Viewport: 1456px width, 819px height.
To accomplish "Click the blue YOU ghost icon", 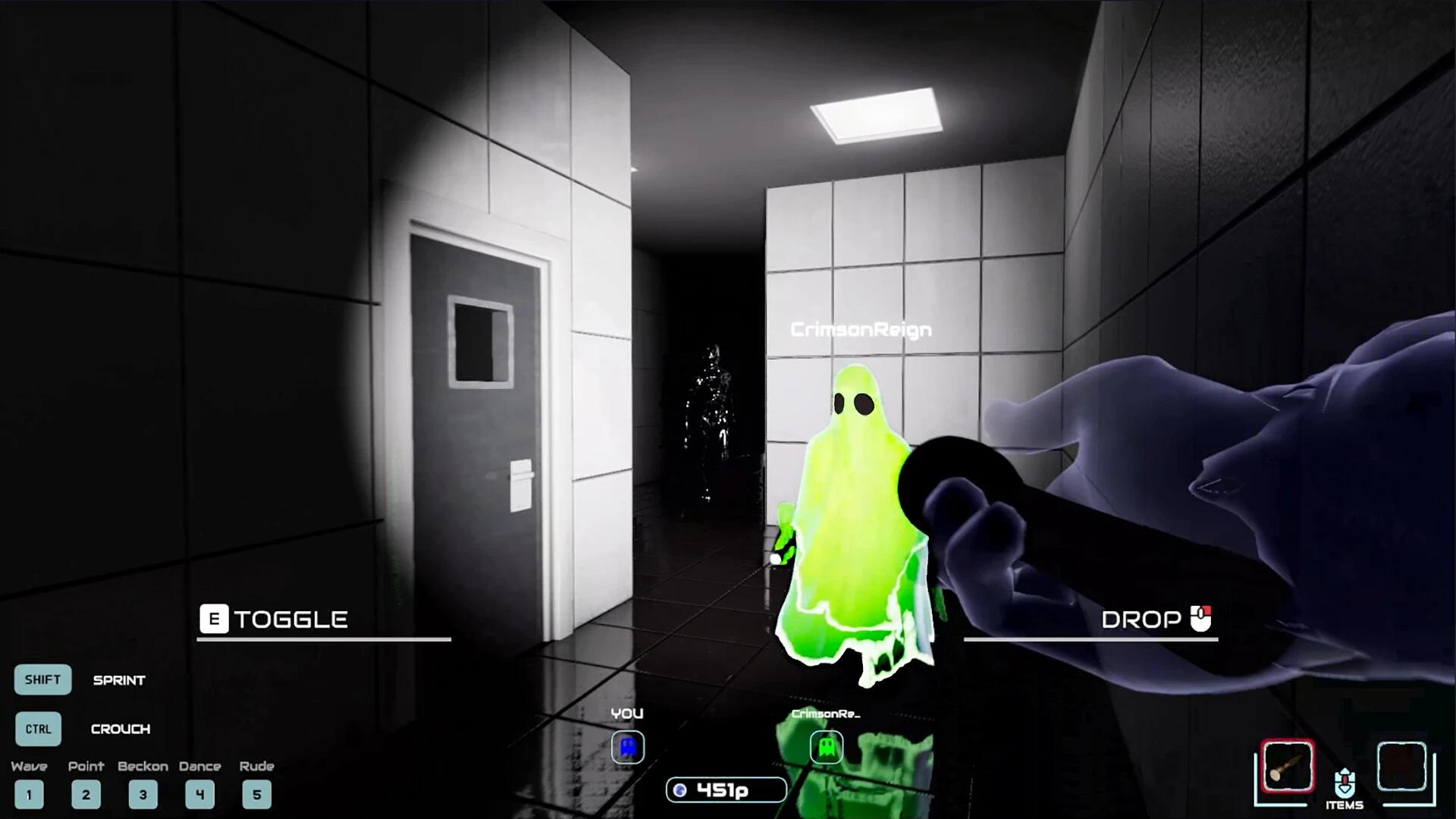I will 628,748.
